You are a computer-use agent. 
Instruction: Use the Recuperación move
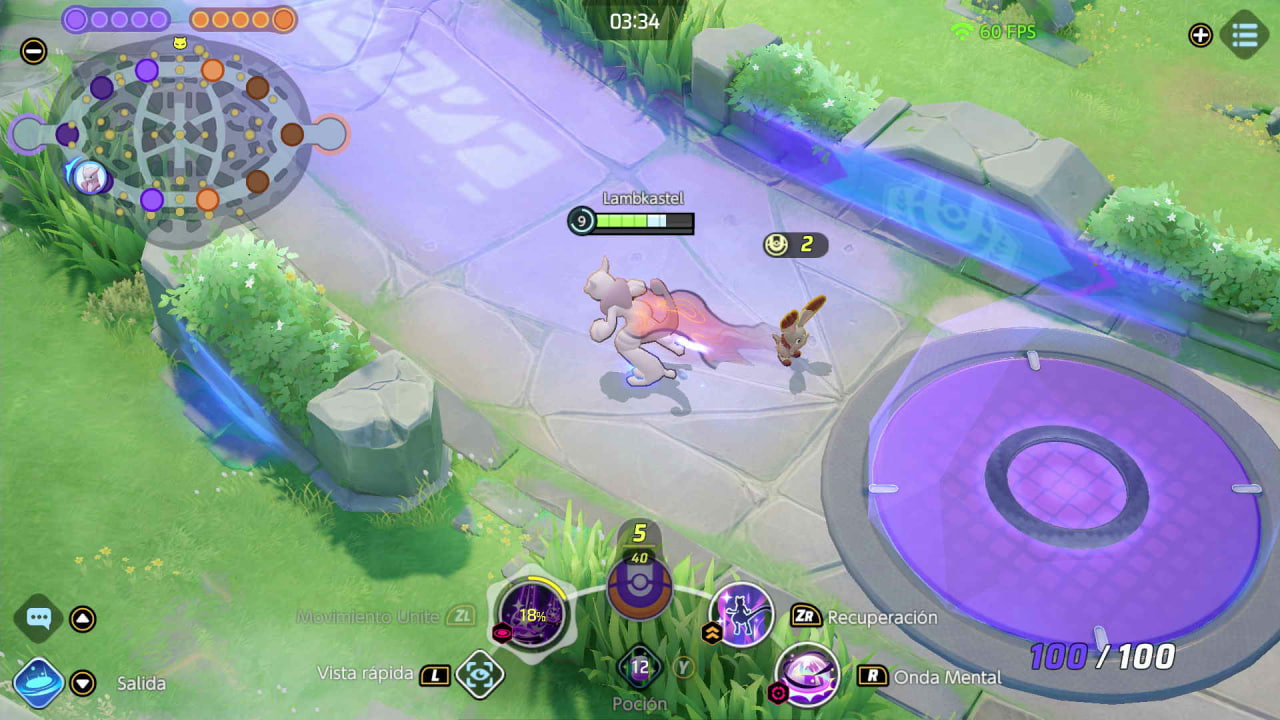[742, 614]
